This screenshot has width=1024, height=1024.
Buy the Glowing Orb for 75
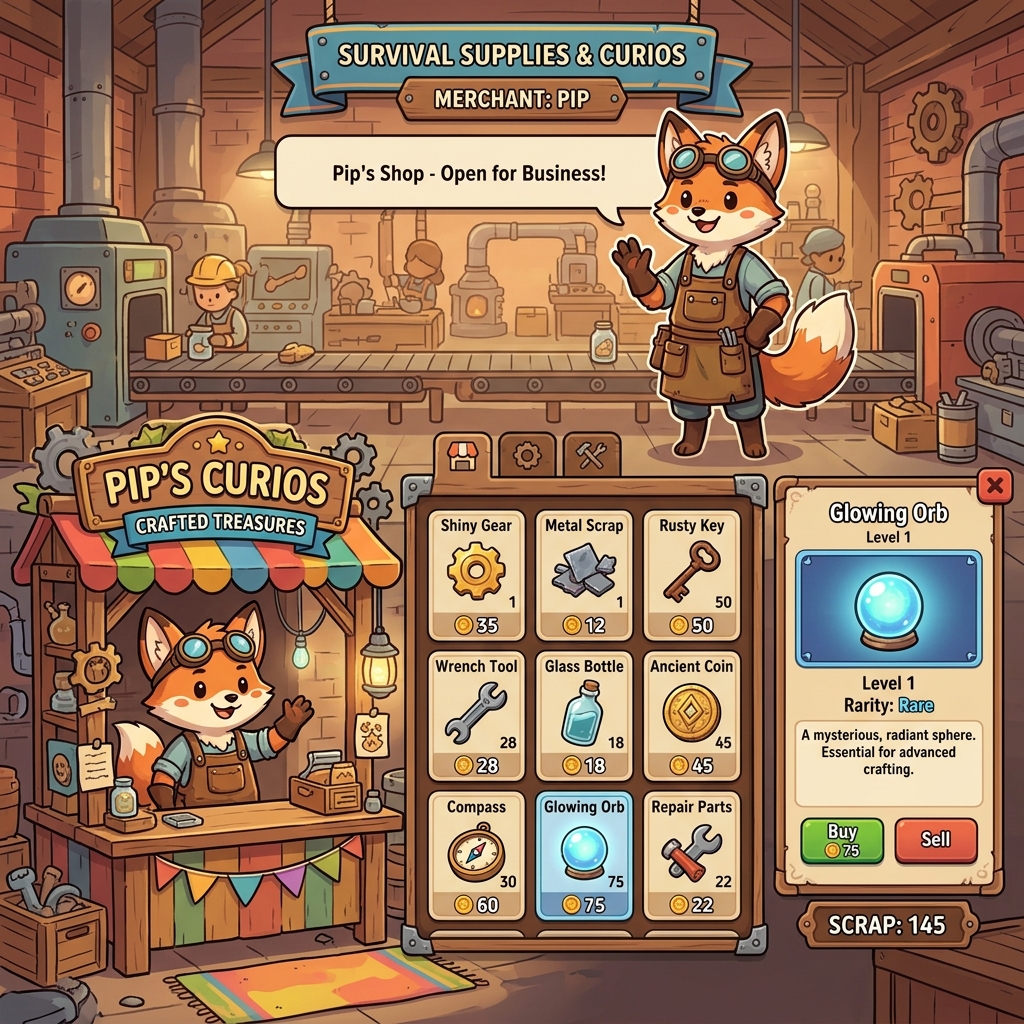[x=842, y=840]
